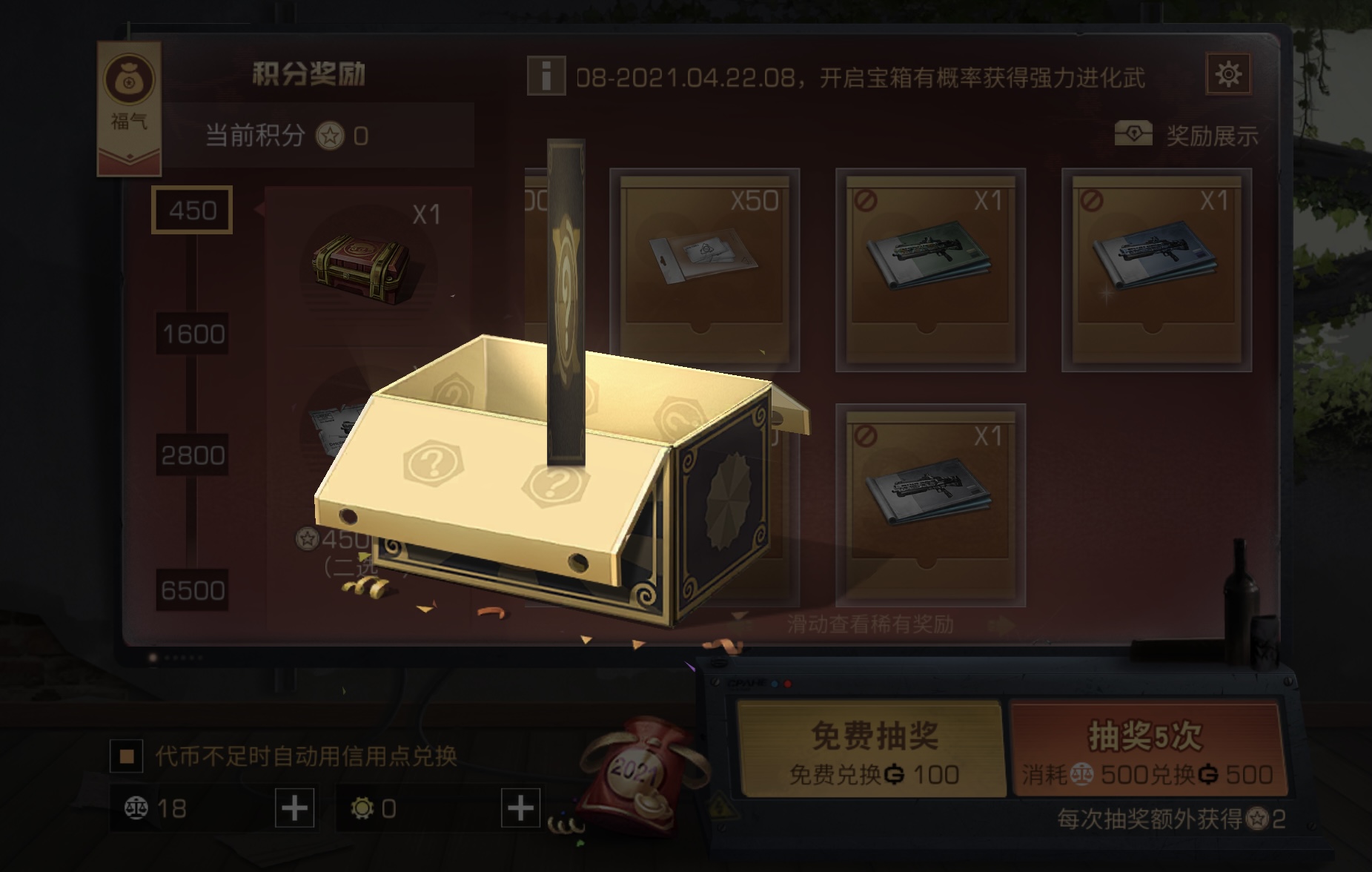Image resolution: width=1372 pixels, height=872 pixels.
Task: Toggle the 6500 points milestone tier
Action: (x=194, y=589)
